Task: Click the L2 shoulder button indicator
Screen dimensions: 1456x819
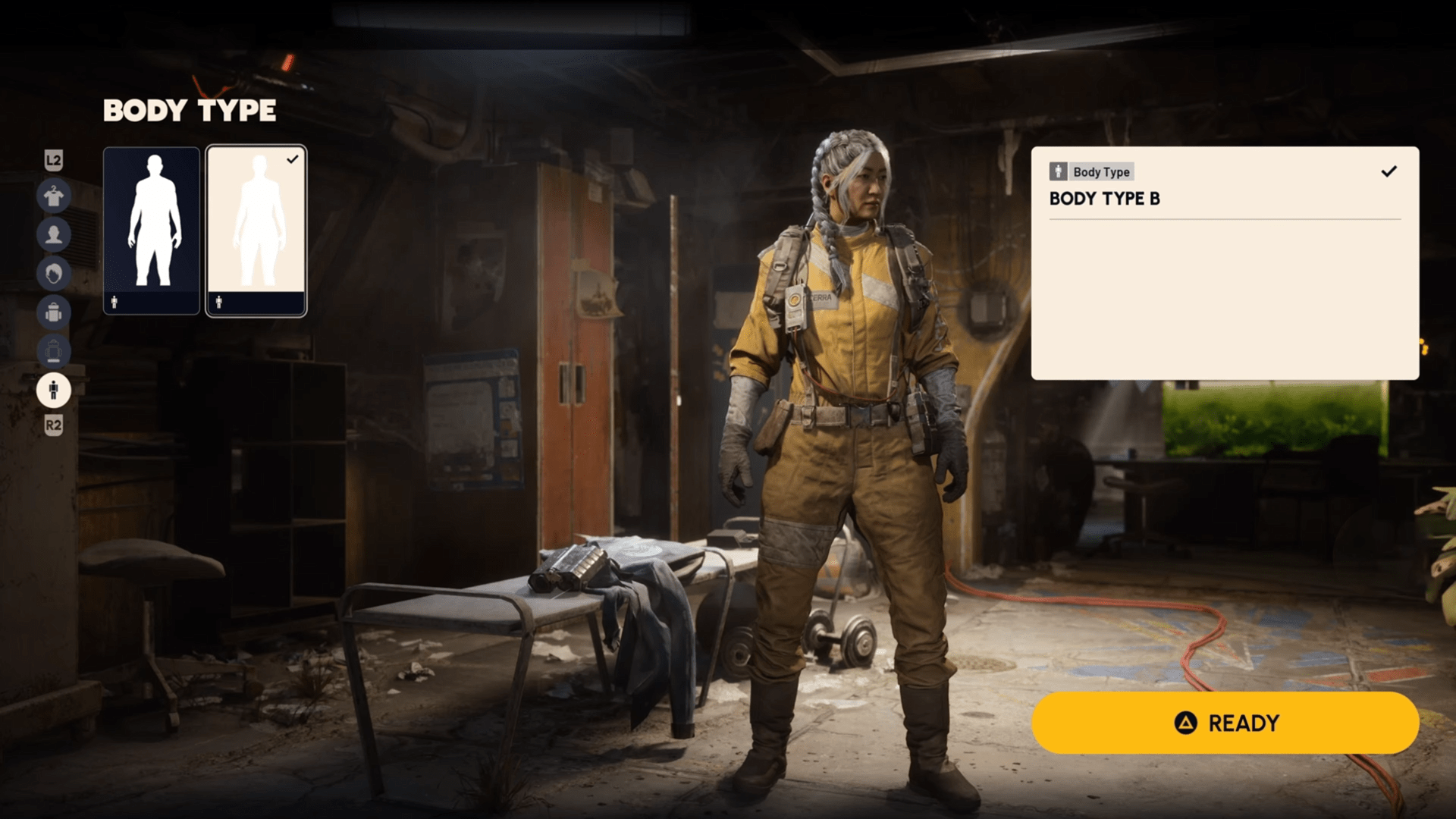Action: [54, 162]
